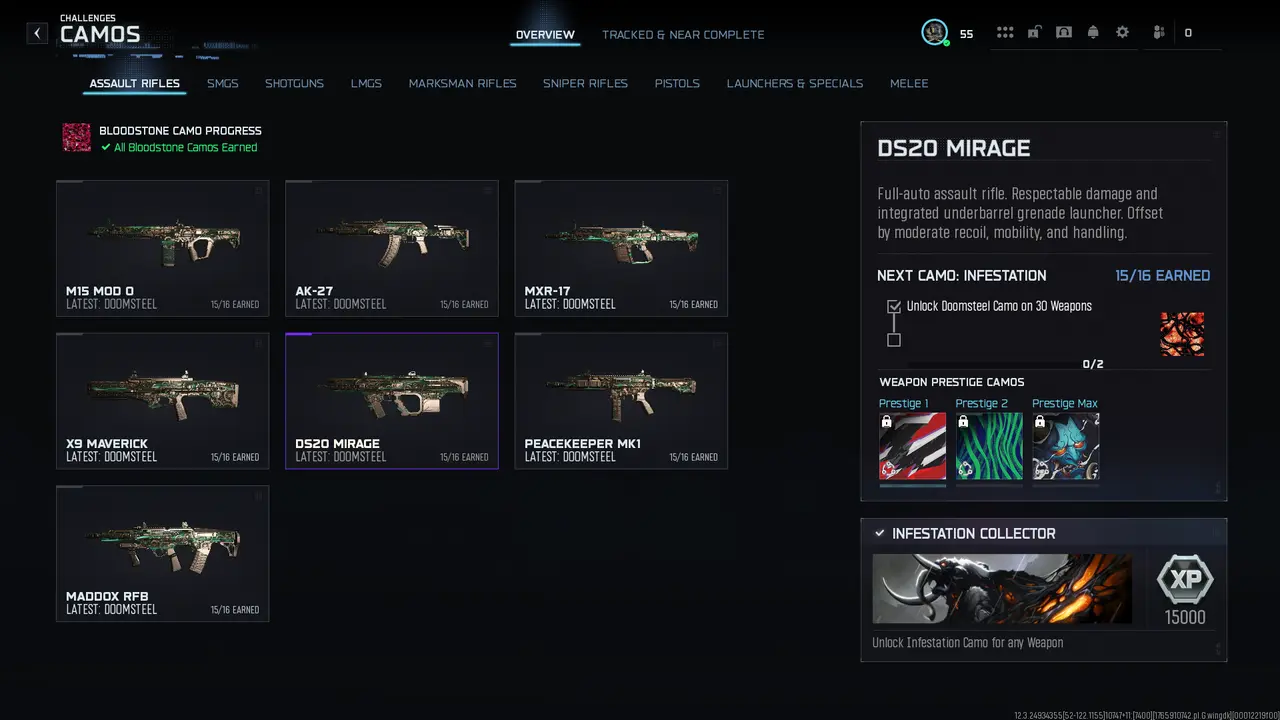The height and width of the screenshot is (720, 1280).
Task: Click the headset recording icon
Action: coord(1063,32)
